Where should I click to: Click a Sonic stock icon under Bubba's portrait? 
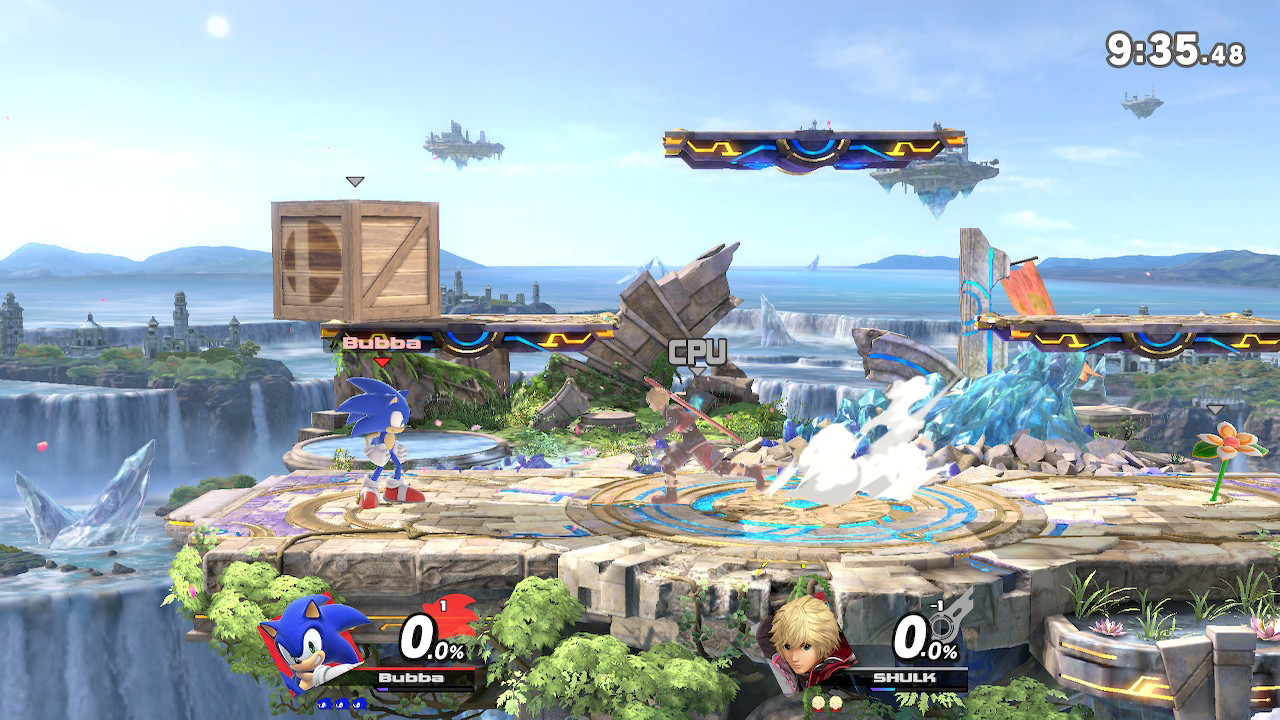click(325, 703)
